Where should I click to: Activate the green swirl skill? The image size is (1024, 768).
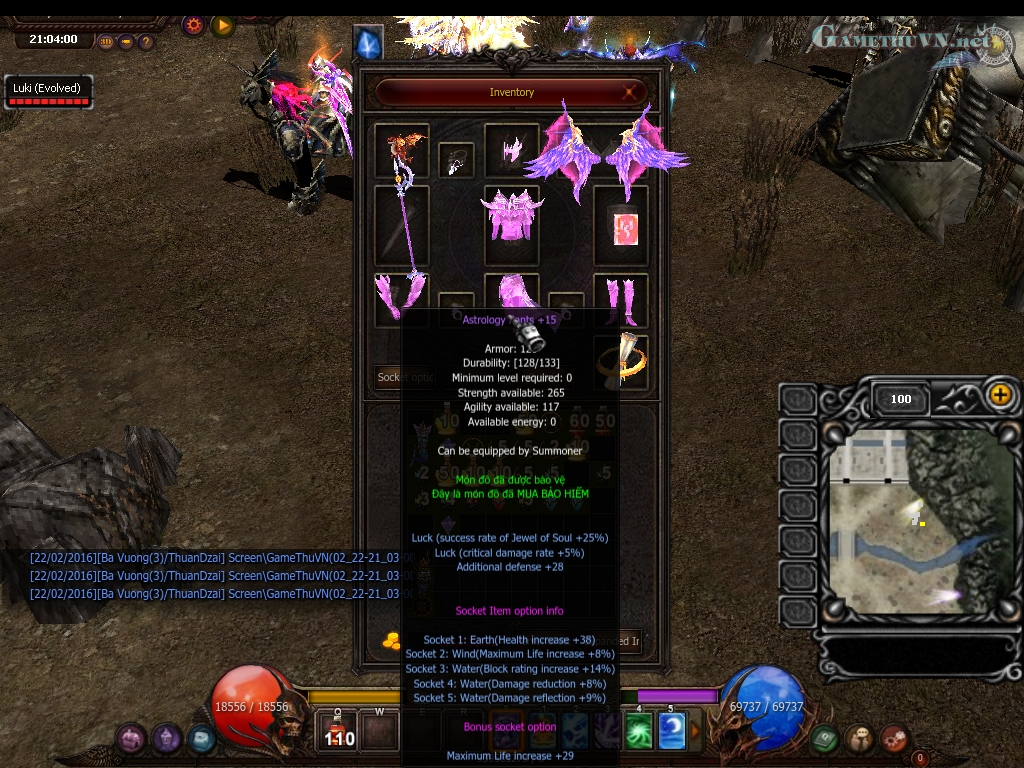[639, 733]
